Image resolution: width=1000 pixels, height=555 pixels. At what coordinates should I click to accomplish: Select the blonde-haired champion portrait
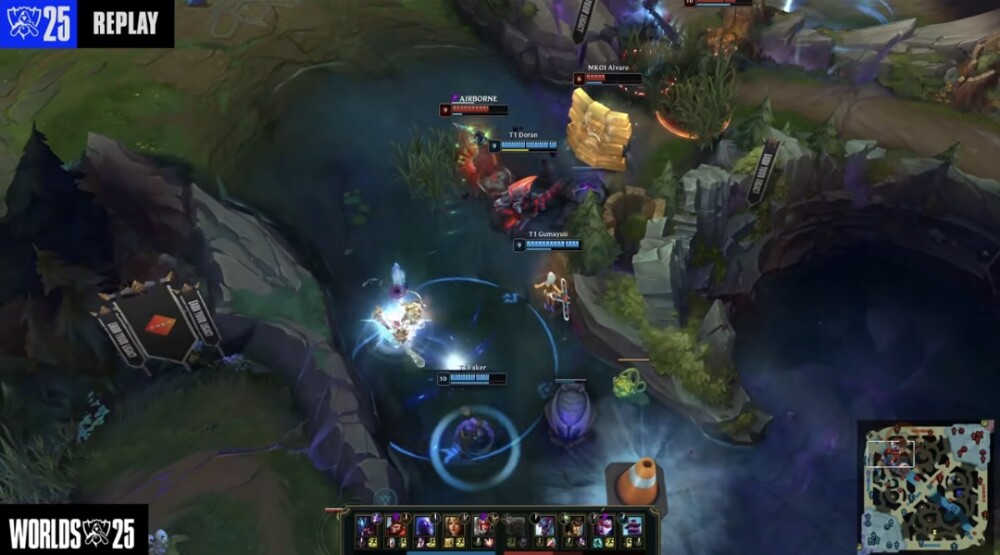[x=454, y=526]
